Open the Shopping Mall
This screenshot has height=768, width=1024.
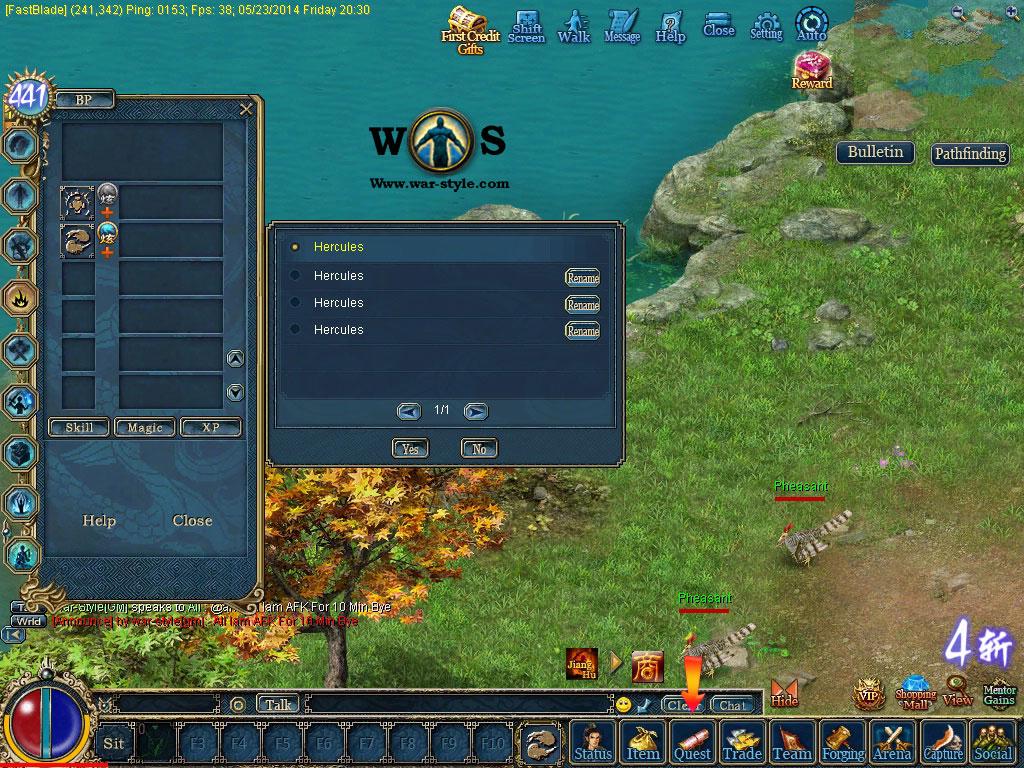915,688
